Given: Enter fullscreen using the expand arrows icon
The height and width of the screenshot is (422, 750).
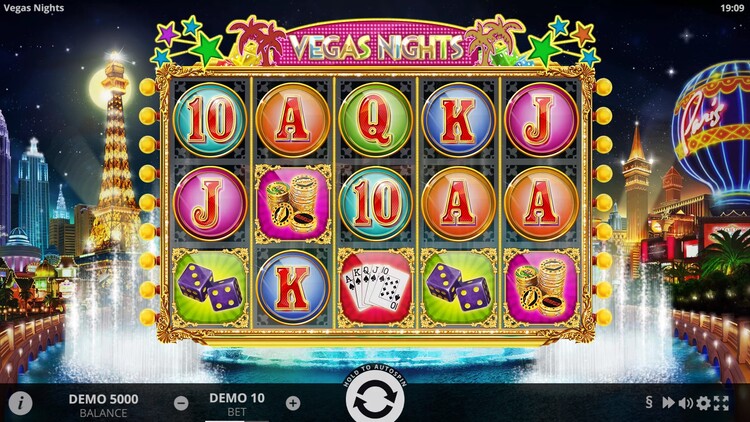Looking at the screenshot, I should [x=721, y=403].
